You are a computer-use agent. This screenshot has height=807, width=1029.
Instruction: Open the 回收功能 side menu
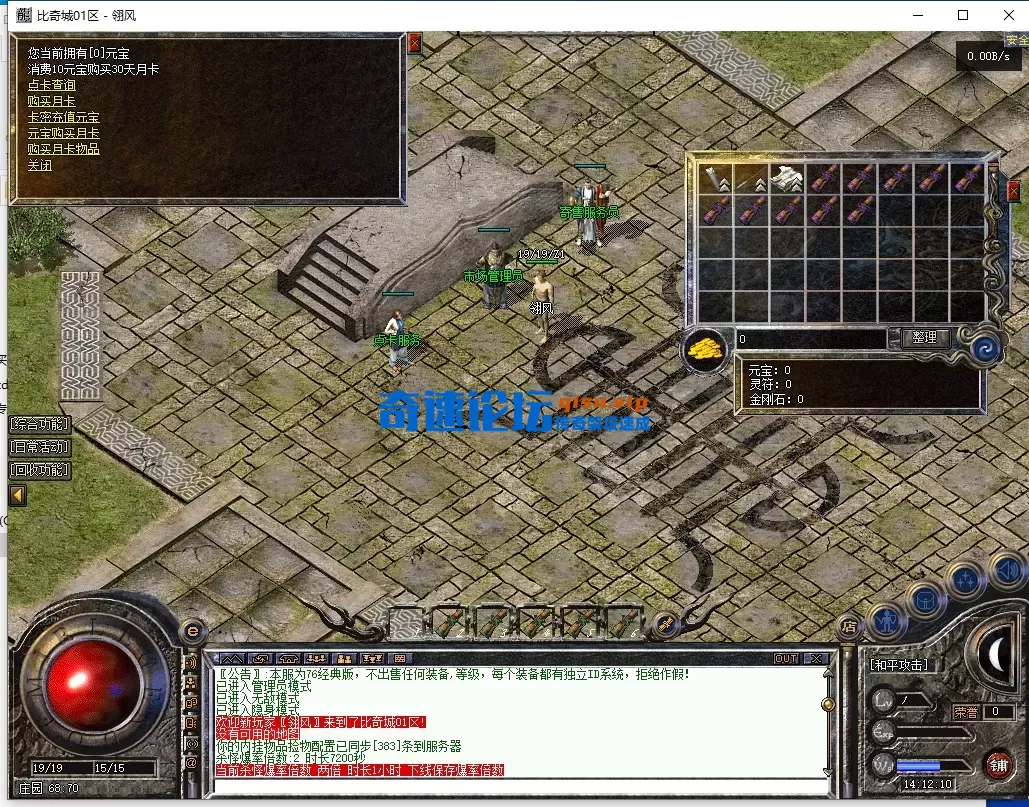tap(40, 470)
